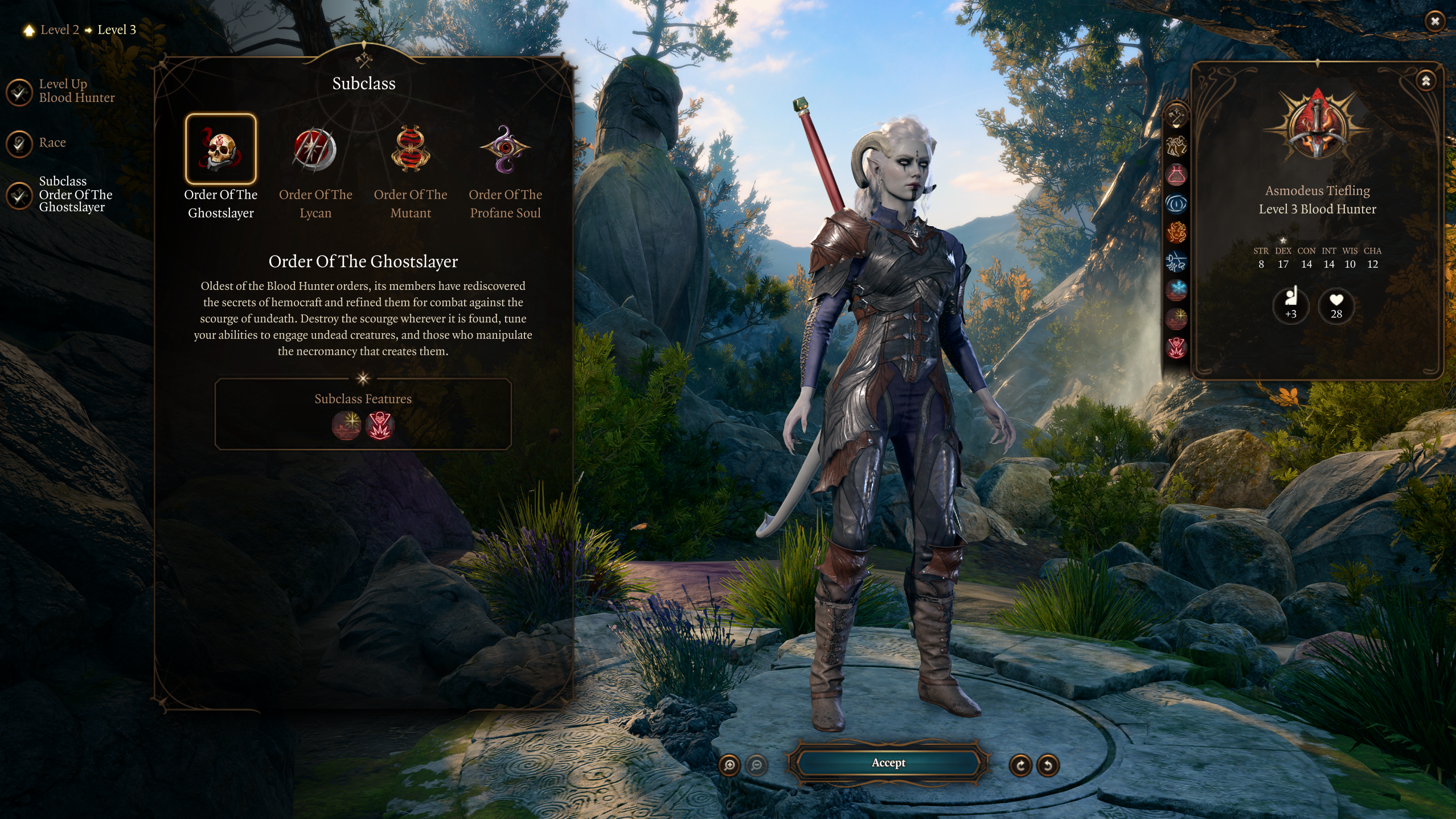
Task: Choose the Order Of The Lycan subclass
Action: click(315, 149)
